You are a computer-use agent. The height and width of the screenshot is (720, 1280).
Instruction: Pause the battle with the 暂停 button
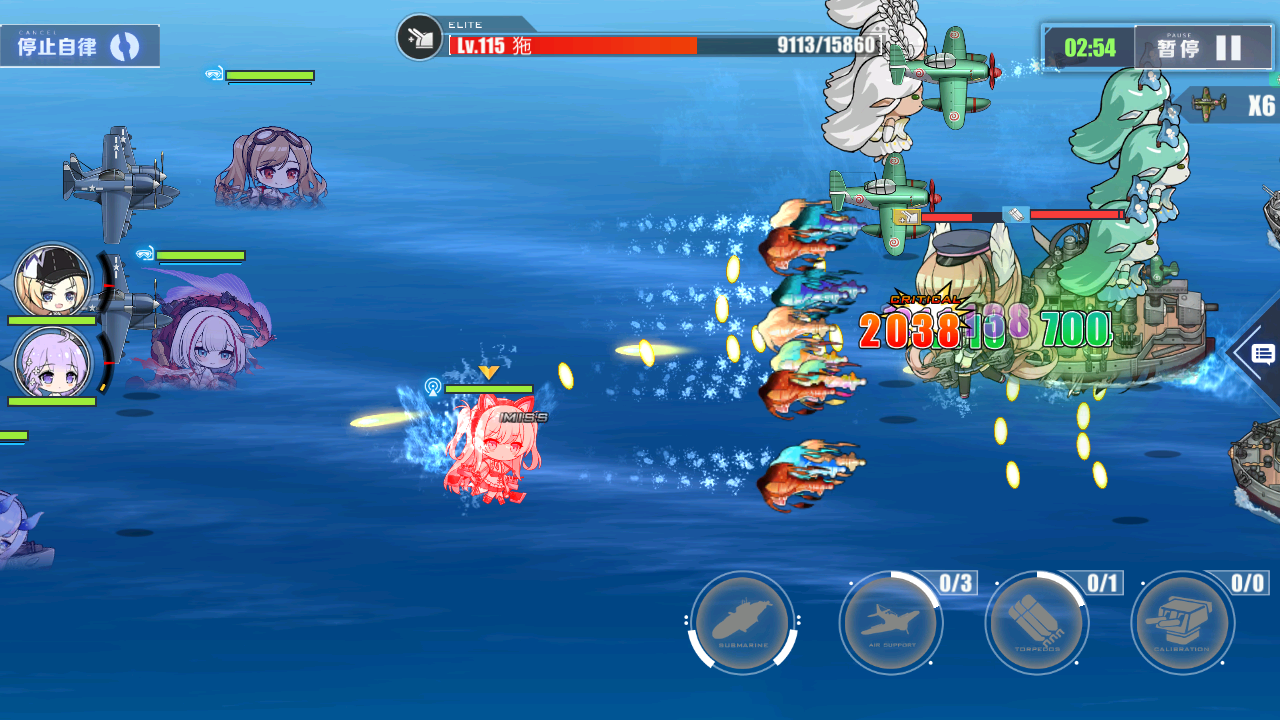click(x=1202, y=48)
